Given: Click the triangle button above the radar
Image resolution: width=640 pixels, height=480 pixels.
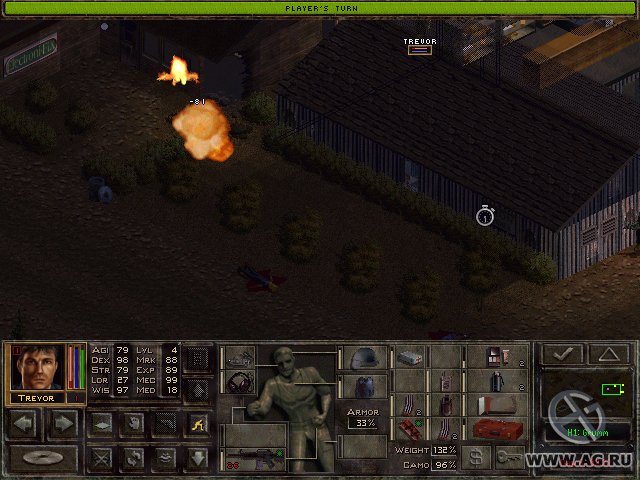Looking at the screenshot, I should coord(609,354).
